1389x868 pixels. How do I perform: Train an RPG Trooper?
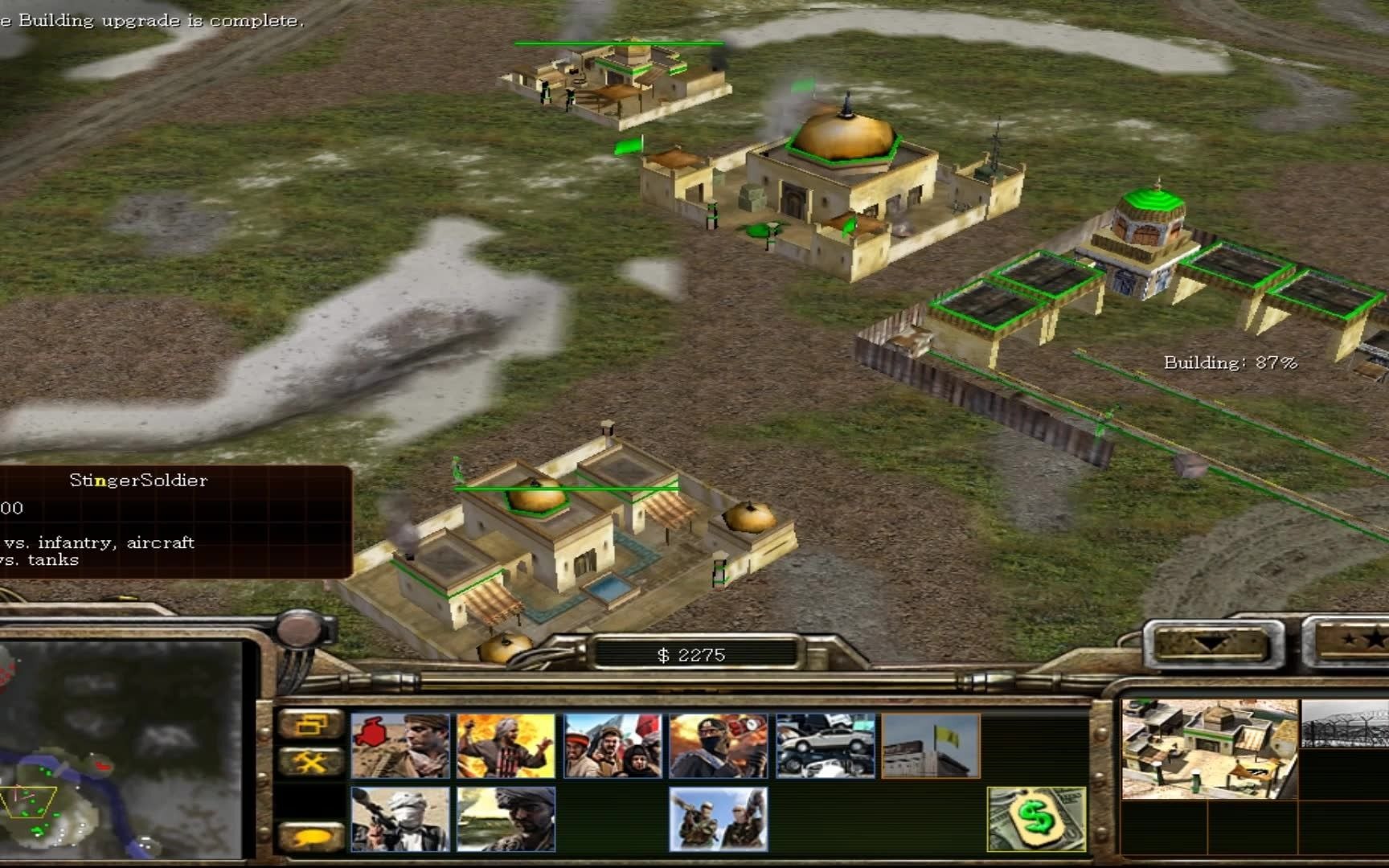click(x=400, y=819)
